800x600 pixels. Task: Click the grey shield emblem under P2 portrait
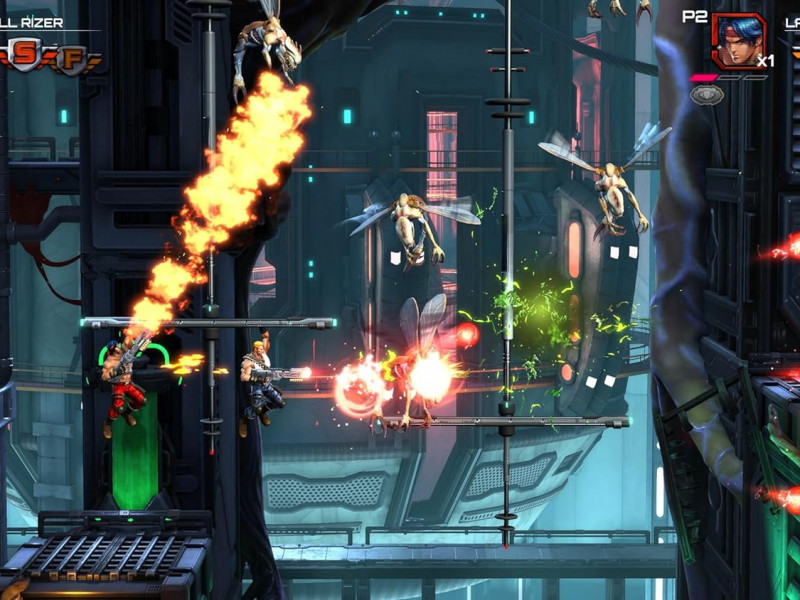[706, 95]
